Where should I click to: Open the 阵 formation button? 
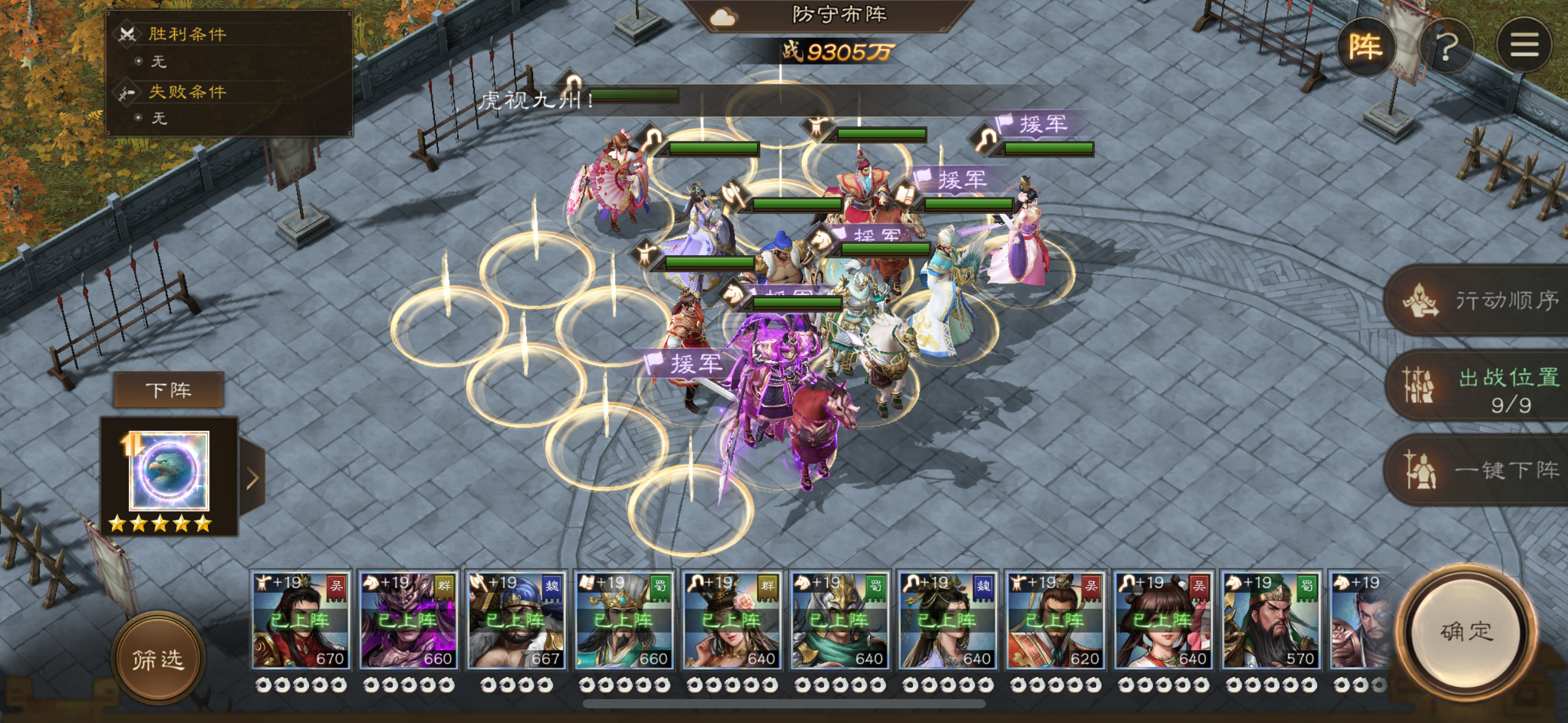[x=1365, y=47]
